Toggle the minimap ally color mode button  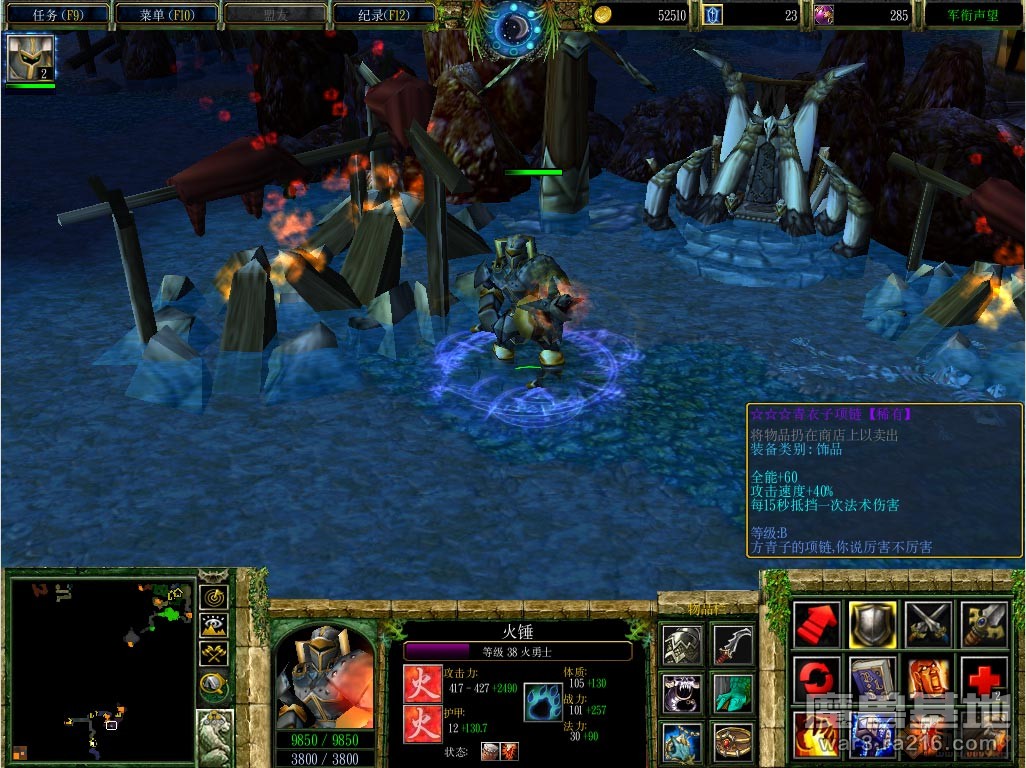tap(214, 654)
